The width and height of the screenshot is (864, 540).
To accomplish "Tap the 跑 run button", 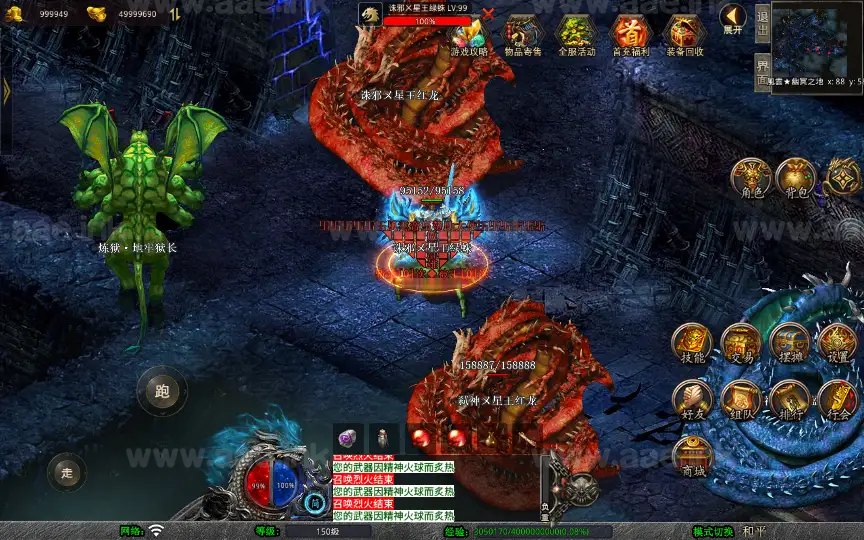I will pyautogui.click(x=162, y=391).
